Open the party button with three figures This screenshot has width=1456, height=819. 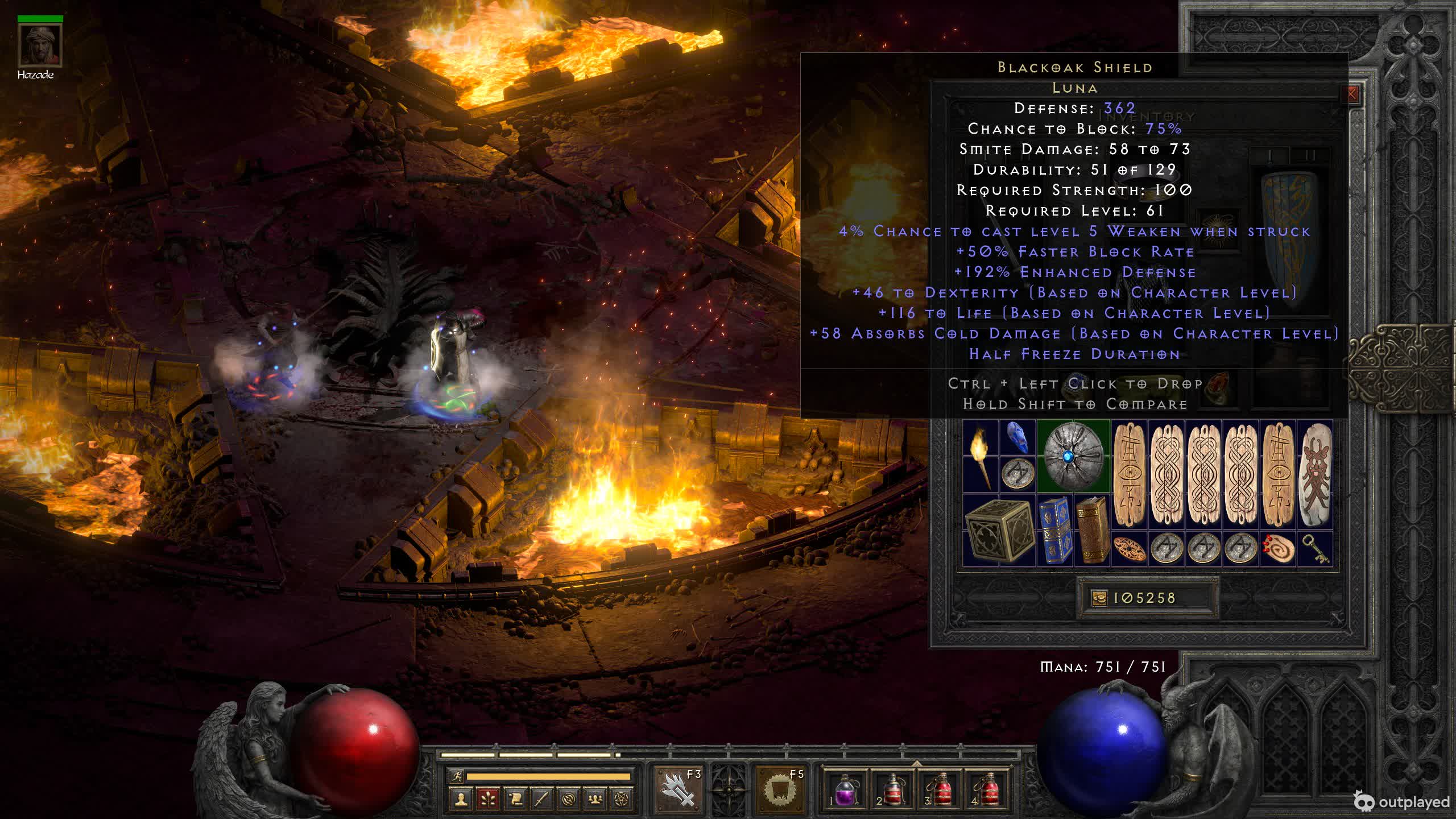(x=595, y=800)
